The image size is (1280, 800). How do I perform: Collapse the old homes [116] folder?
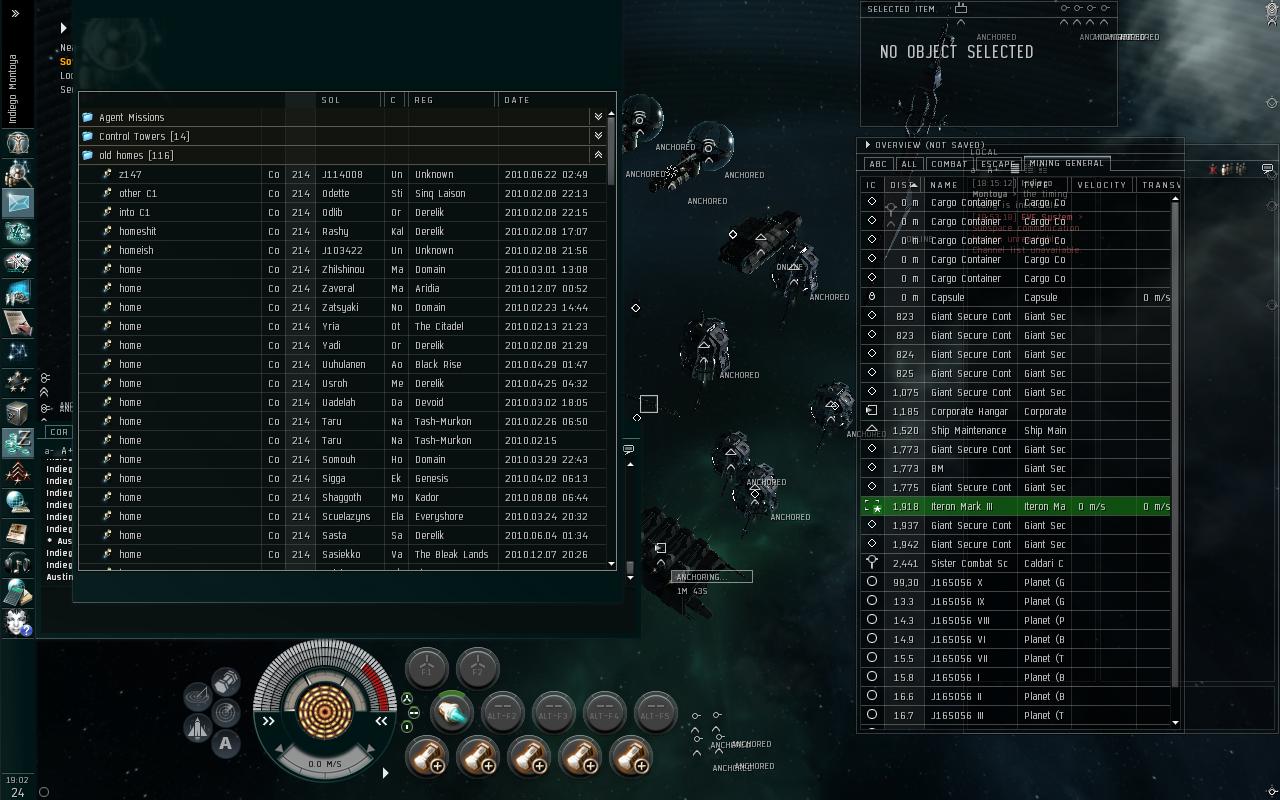598,155
